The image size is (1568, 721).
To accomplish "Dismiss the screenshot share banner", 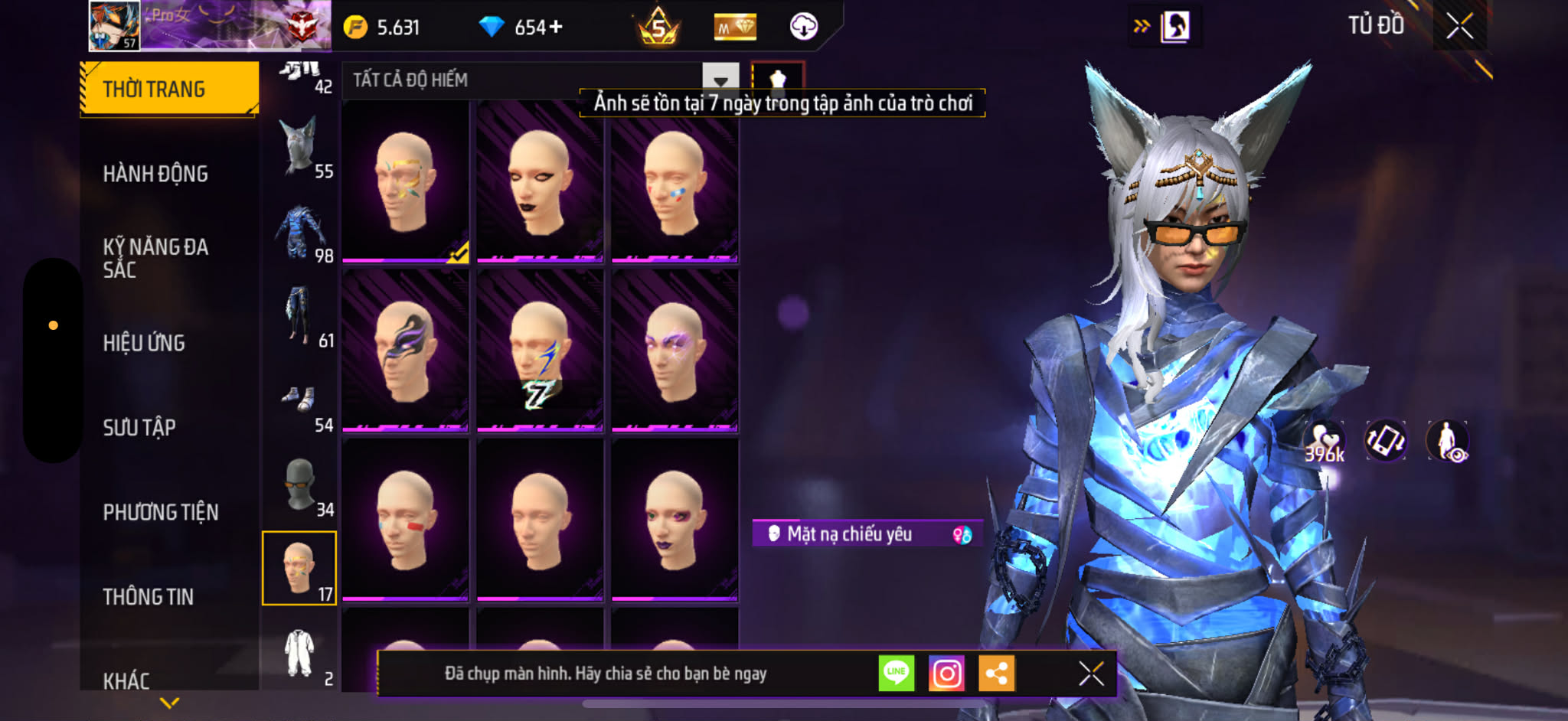I will tap(1090, 674).
